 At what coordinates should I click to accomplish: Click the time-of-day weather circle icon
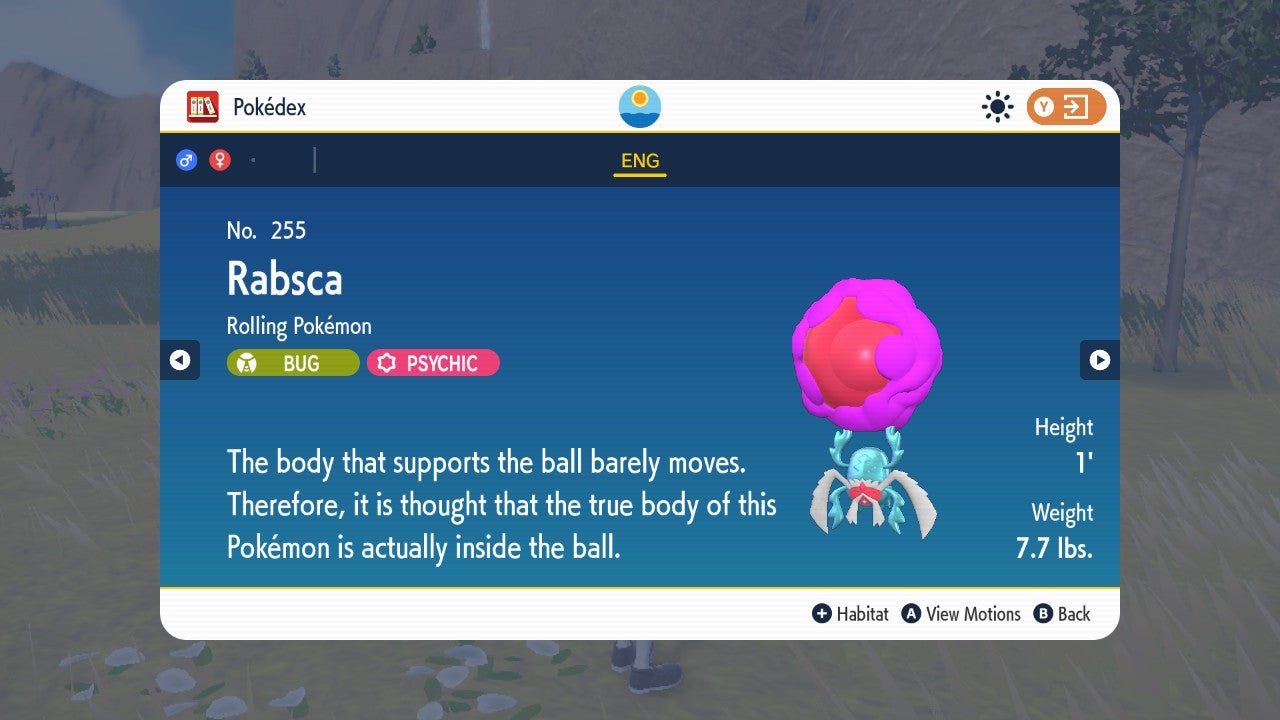point(639,106)
